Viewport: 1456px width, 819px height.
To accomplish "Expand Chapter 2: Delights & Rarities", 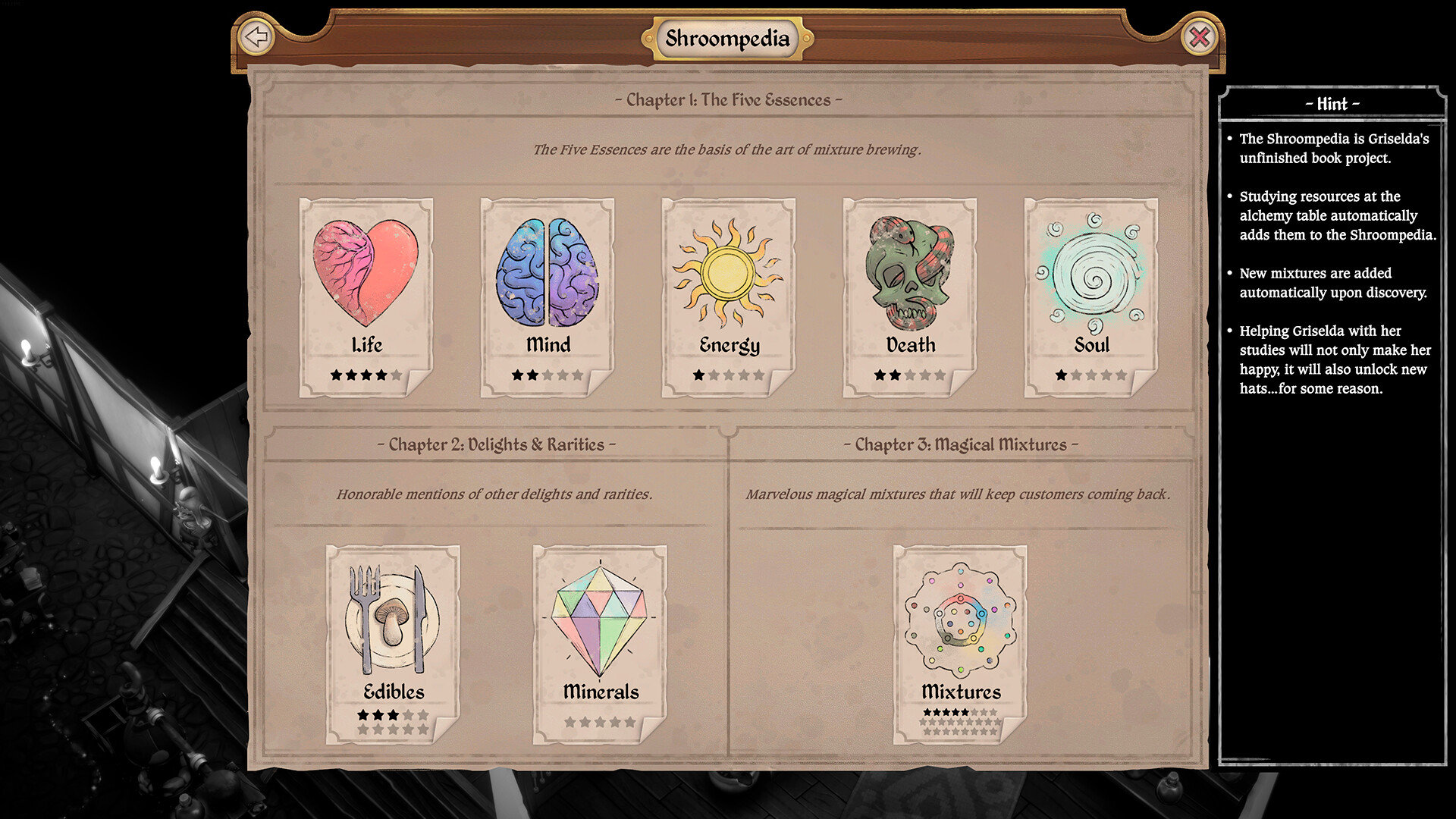I will point(498,445).
